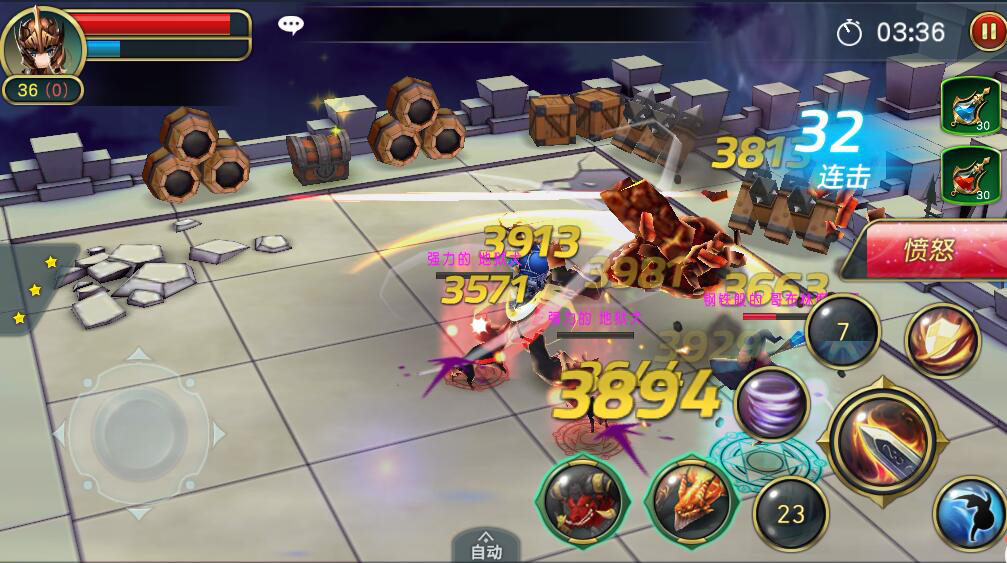Use the blue dash skill

point(969,513)
